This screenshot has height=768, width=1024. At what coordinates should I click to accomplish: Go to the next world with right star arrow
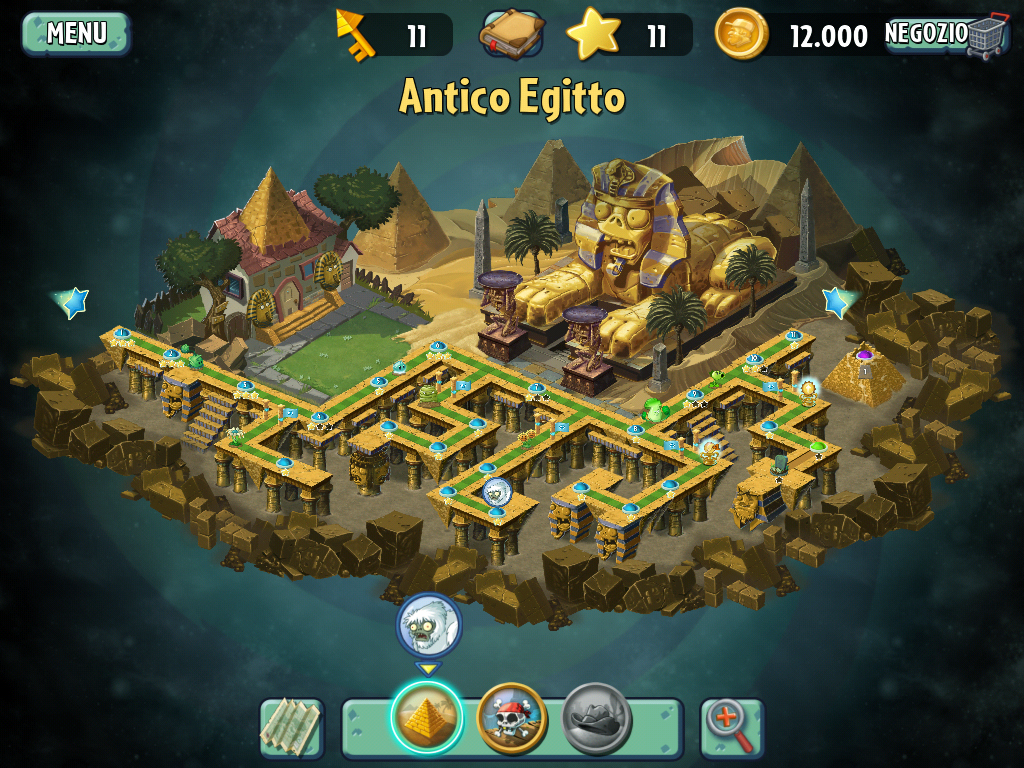pyautogui.click(x=837, y=301)
